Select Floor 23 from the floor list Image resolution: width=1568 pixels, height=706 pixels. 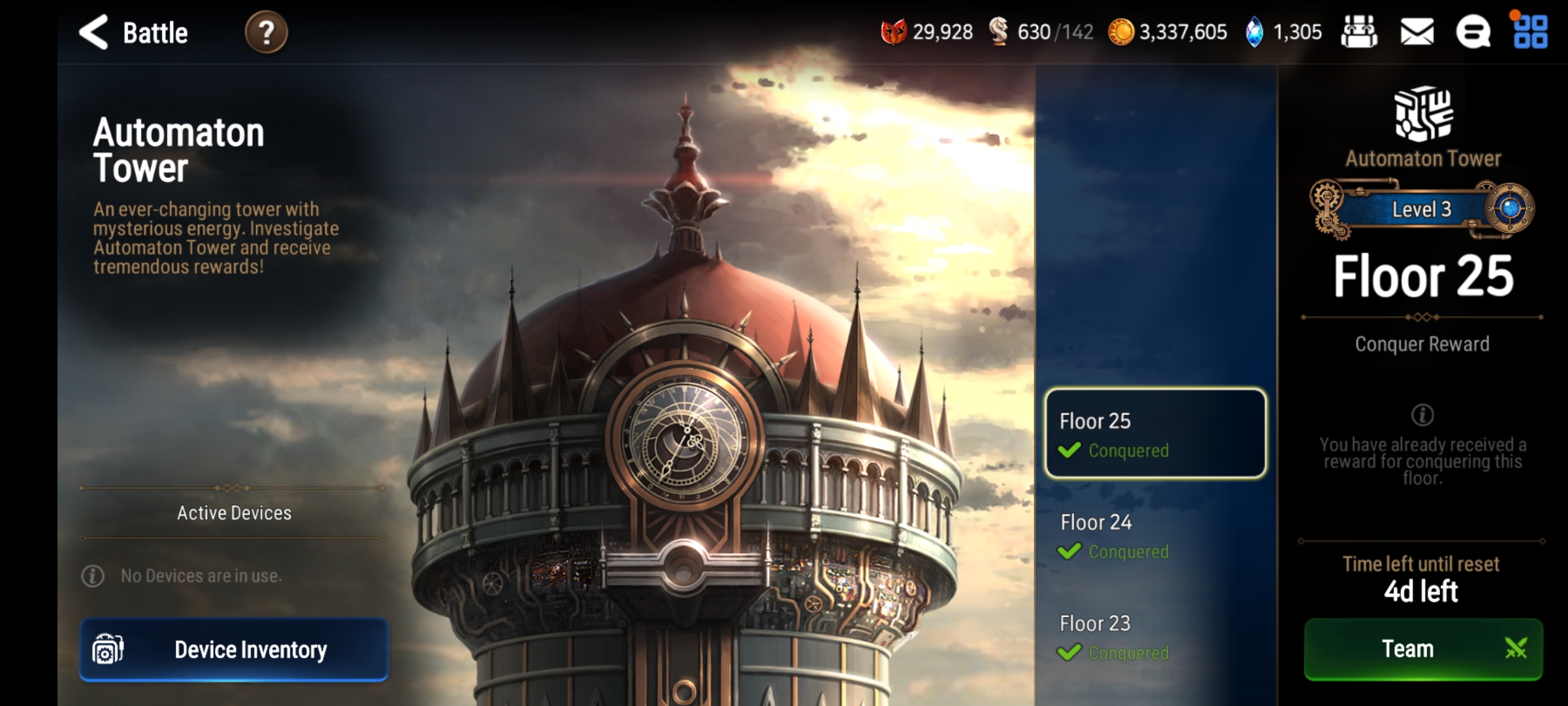[x=1154, y=637]
